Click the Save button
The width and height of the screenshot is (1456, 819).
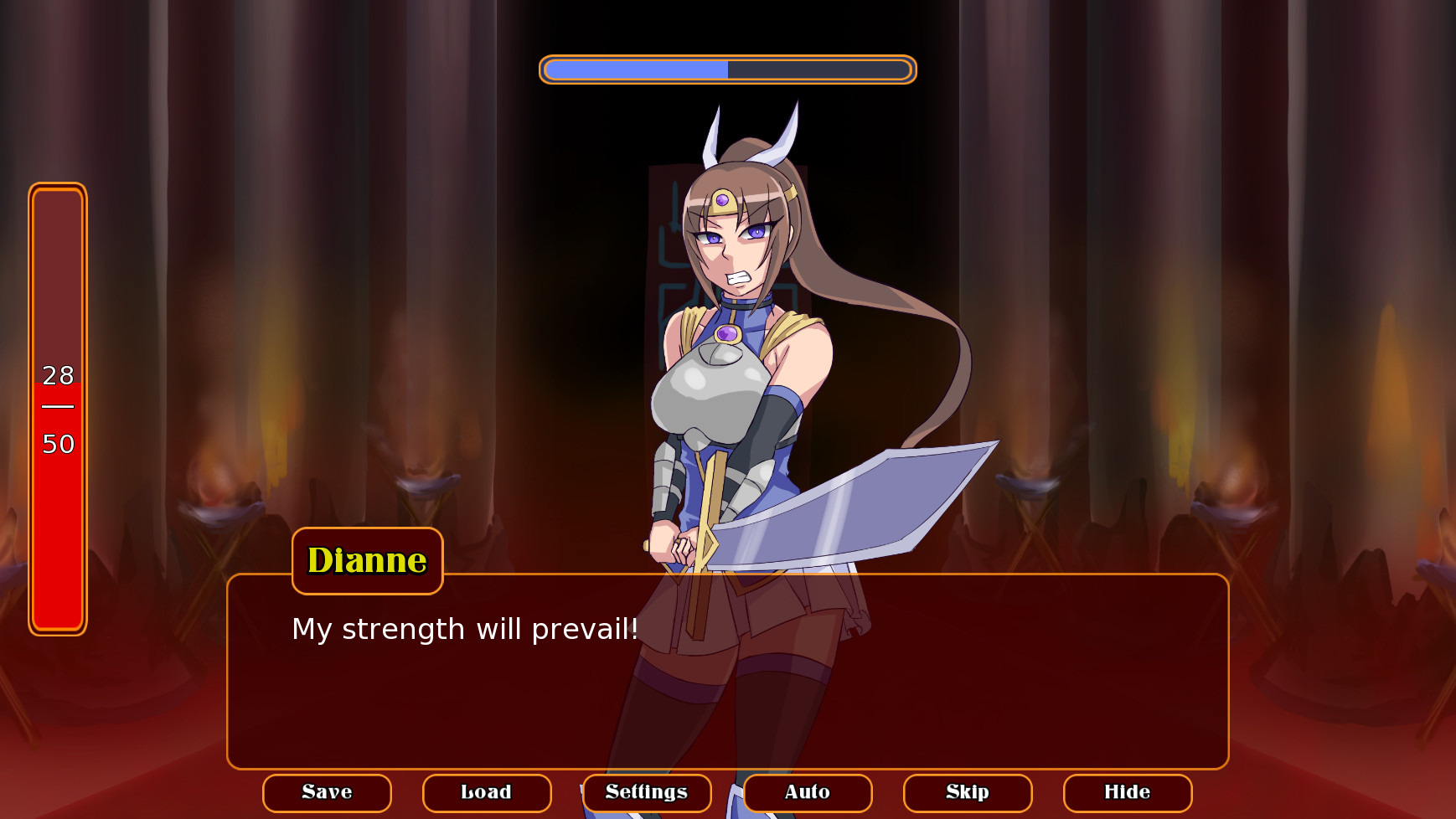327,792
